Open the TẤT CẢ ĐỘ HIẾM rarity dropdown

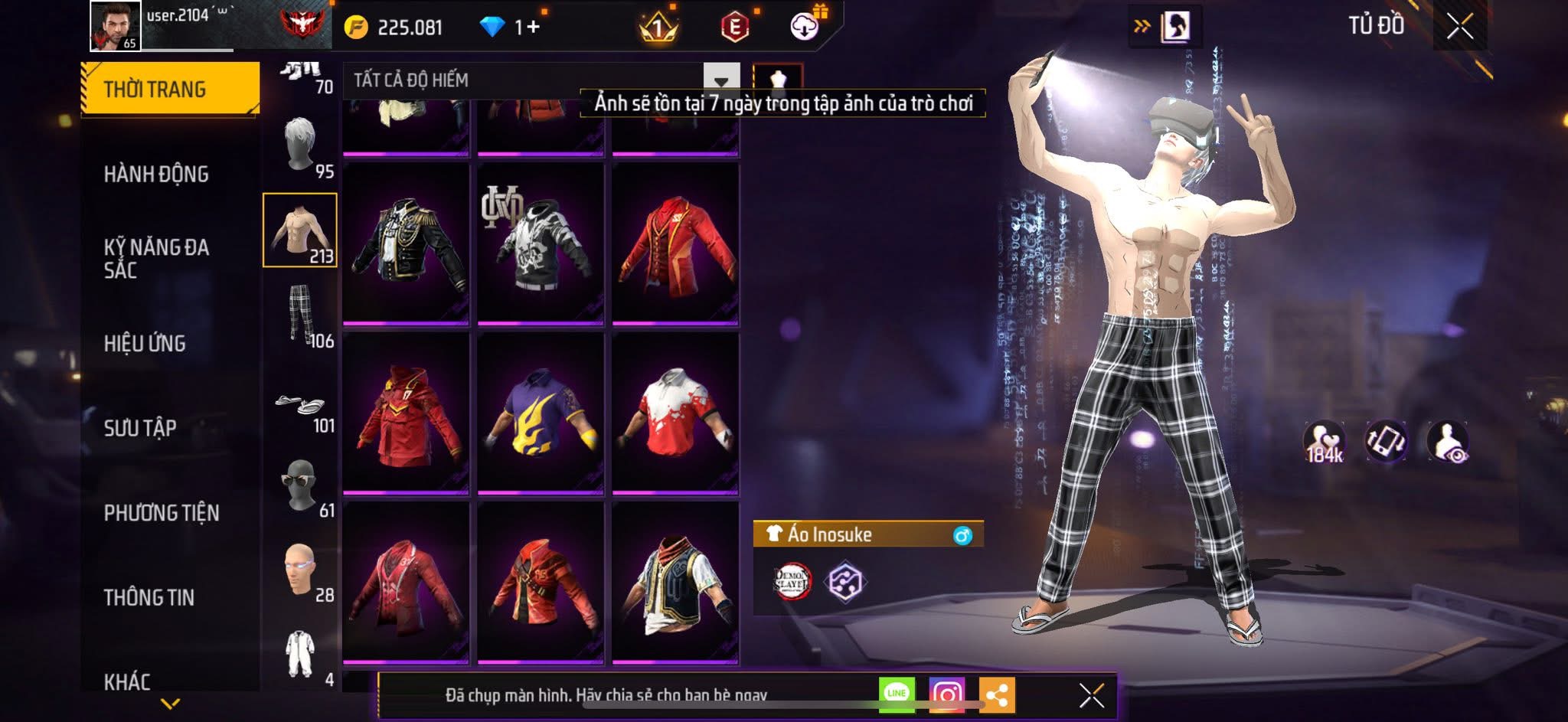point(720,80)
